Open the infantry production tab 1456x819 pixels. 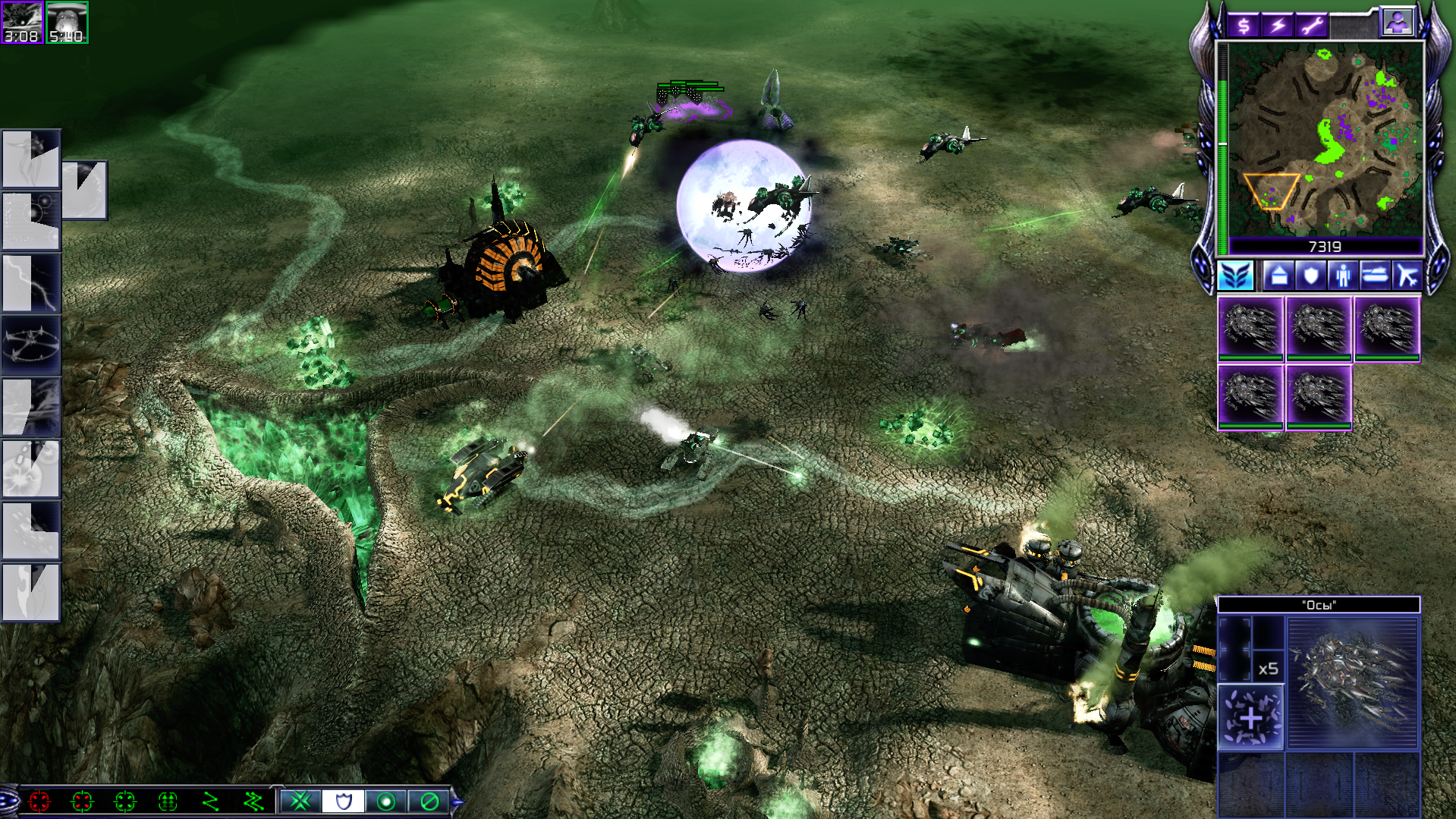tap(1342, 275)
